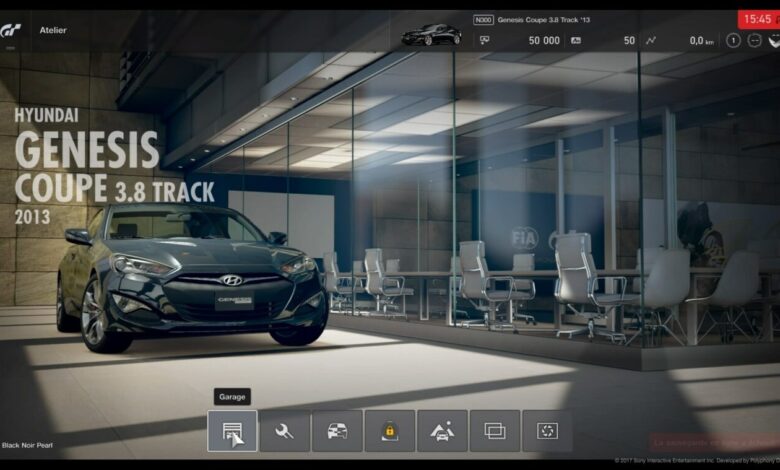Click the locked padlock icon button
The width and height of the screenshot is (780, 470).
pos(389,431)
